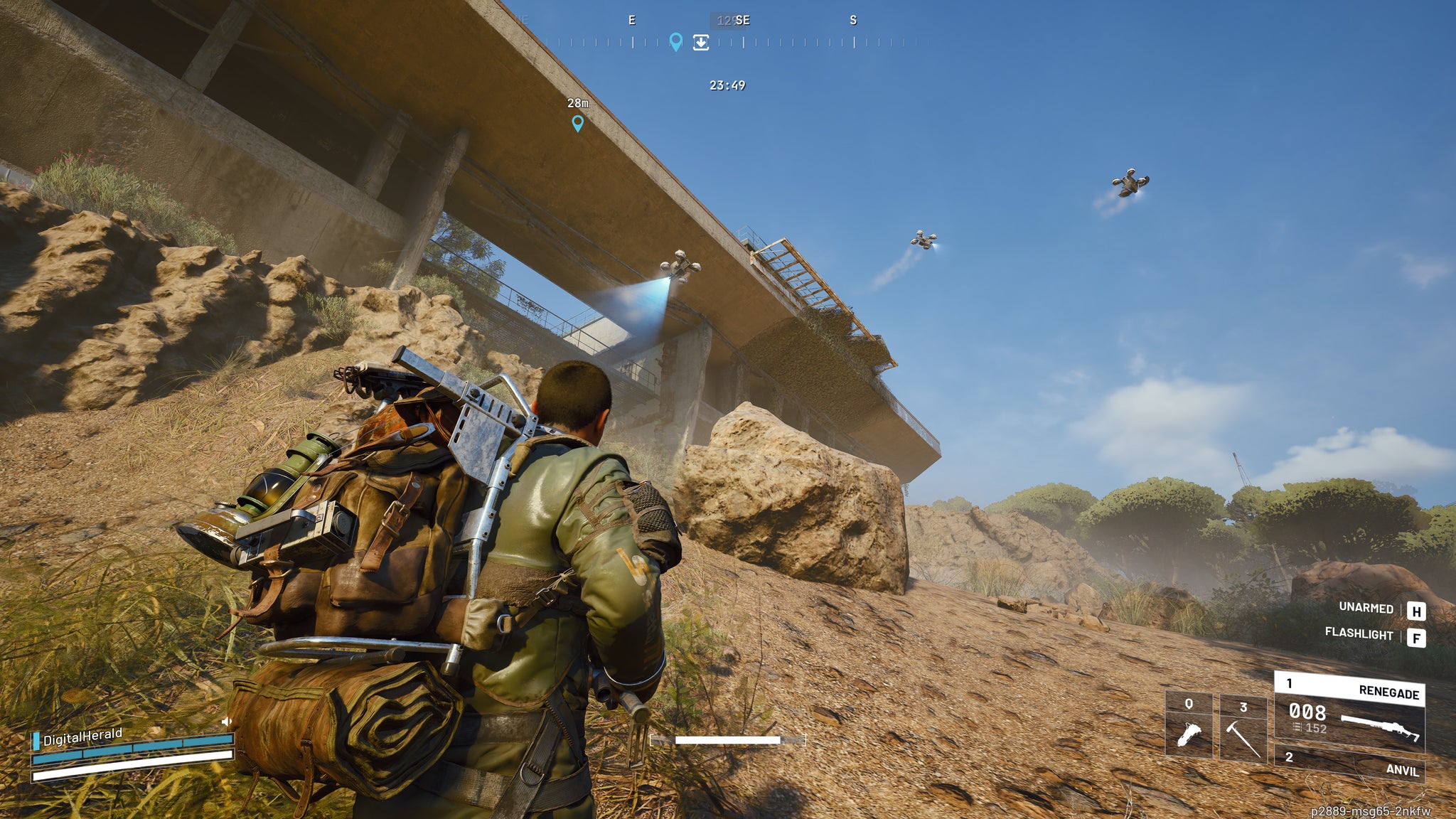Select the SE direction label on the compass
Screen dimensions: 1456x819
point(744,21)
